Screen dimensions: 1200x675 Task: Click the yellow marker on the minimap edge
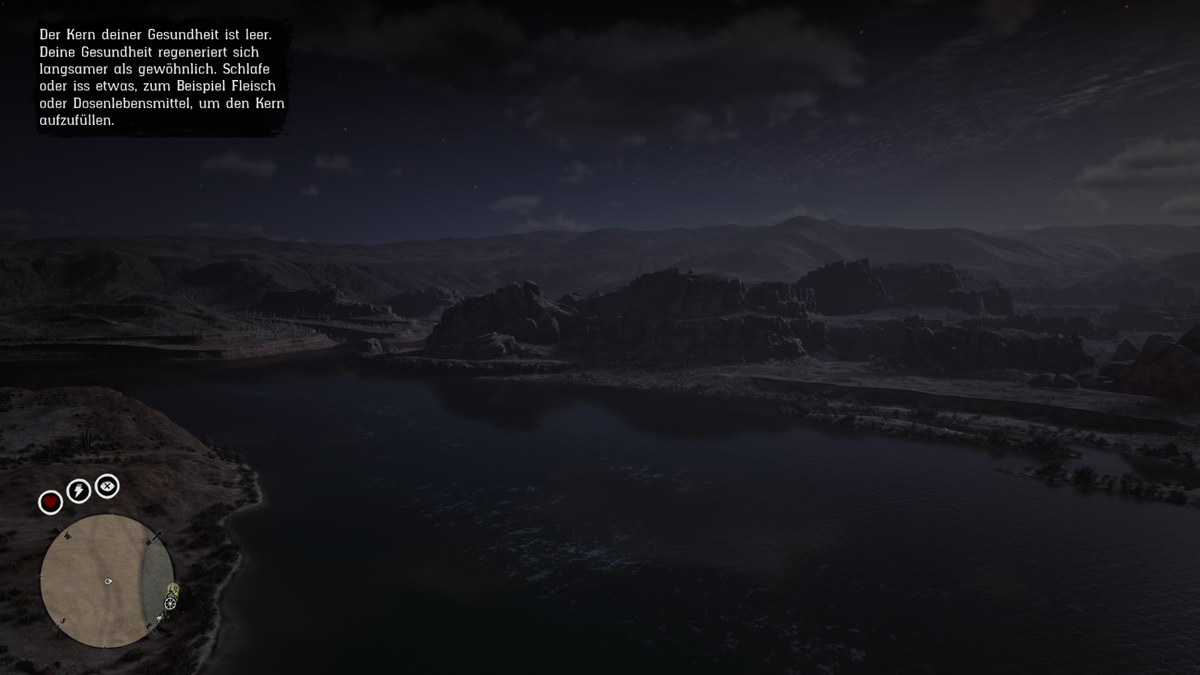point(173,589)
